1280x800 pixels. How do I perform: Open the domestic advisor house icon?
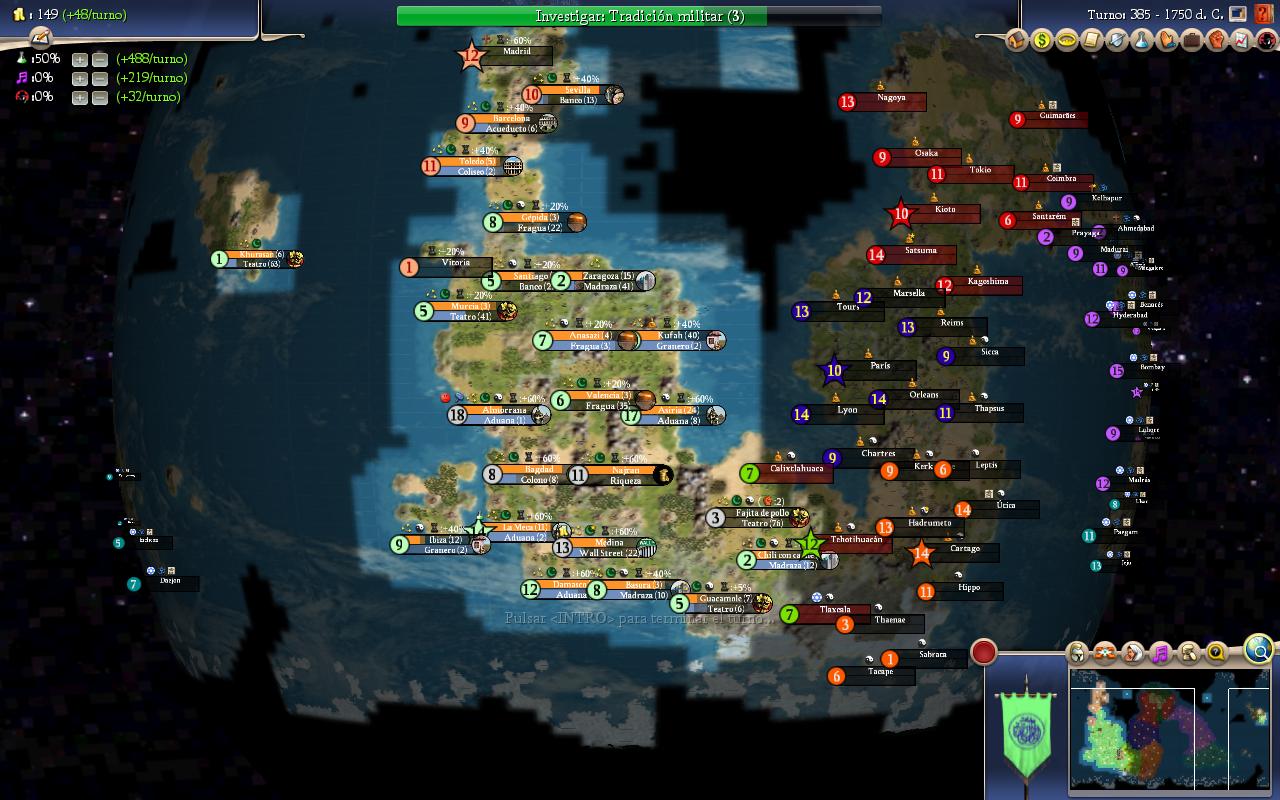click(x=1017, y=41)
